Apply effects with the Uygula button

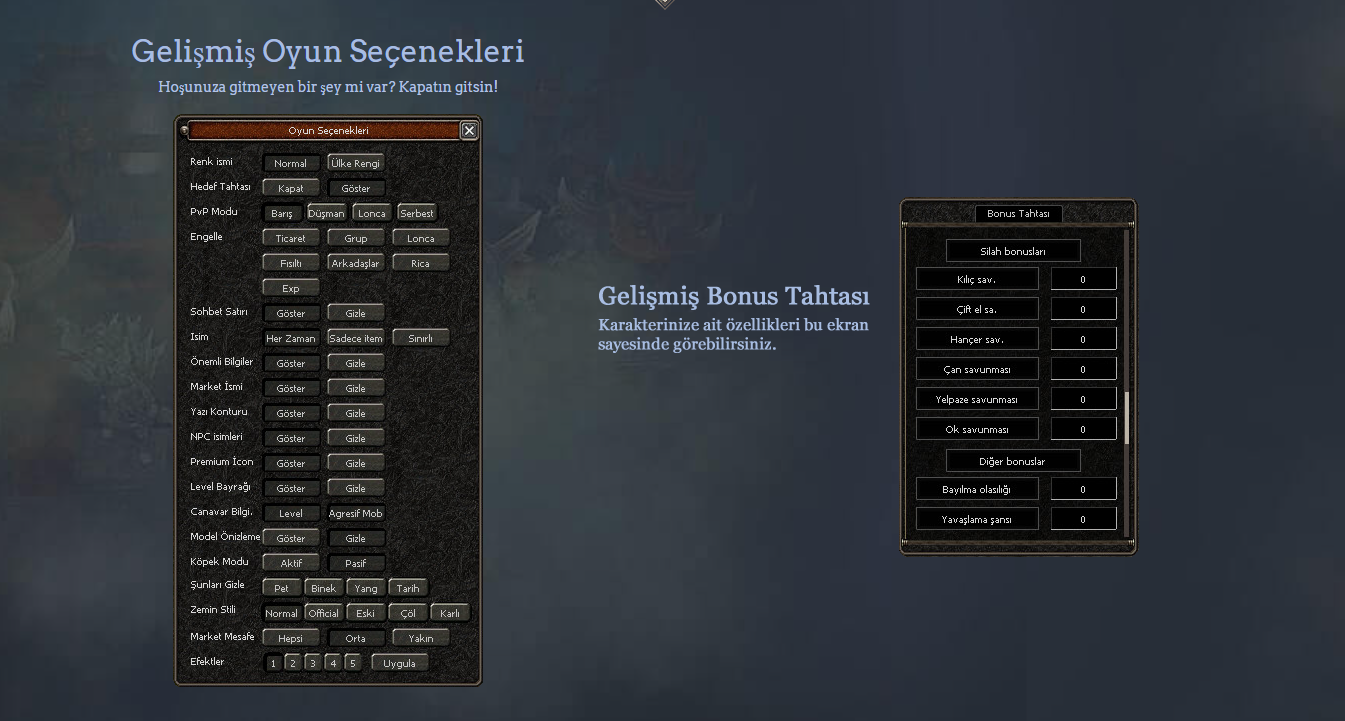399,663
